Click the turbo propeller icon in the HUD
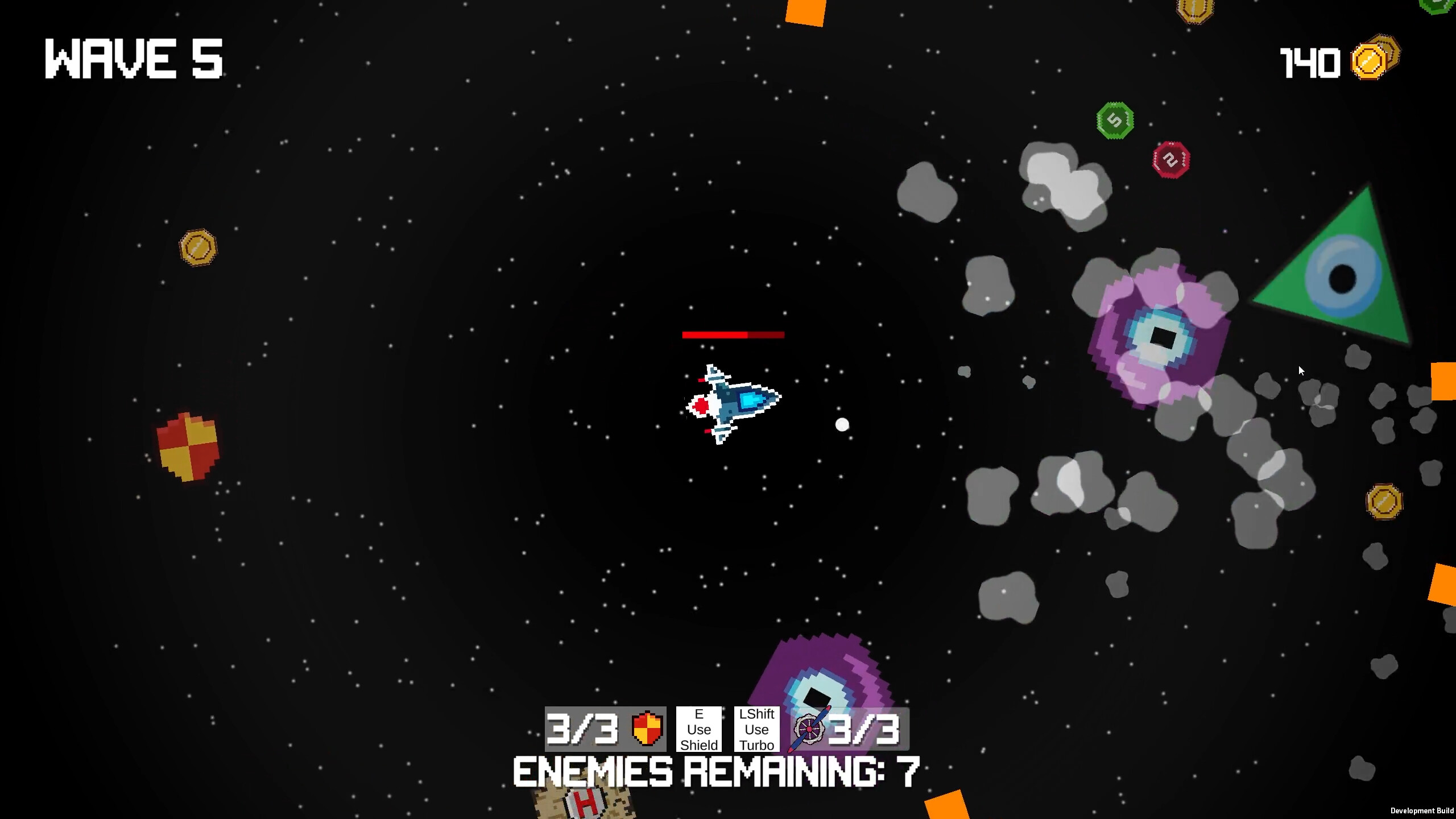 (810, 729)
